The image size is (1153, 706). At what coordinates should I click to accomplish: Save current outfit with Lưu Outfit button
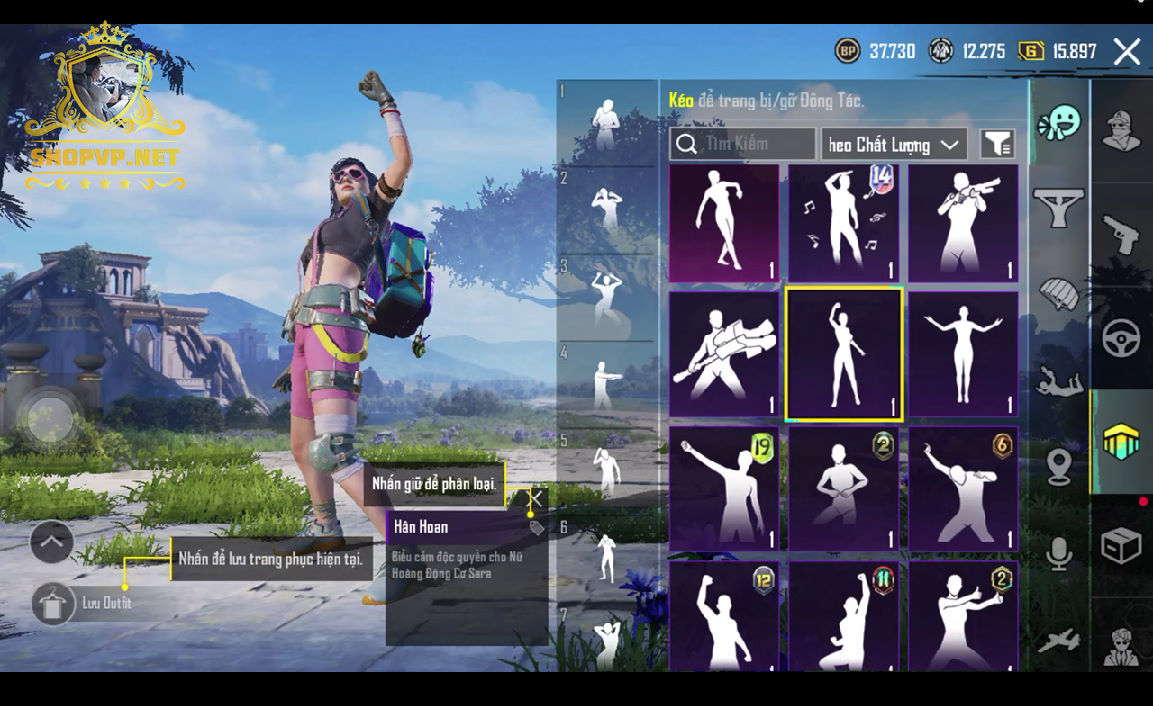click(x=54, y=603)
